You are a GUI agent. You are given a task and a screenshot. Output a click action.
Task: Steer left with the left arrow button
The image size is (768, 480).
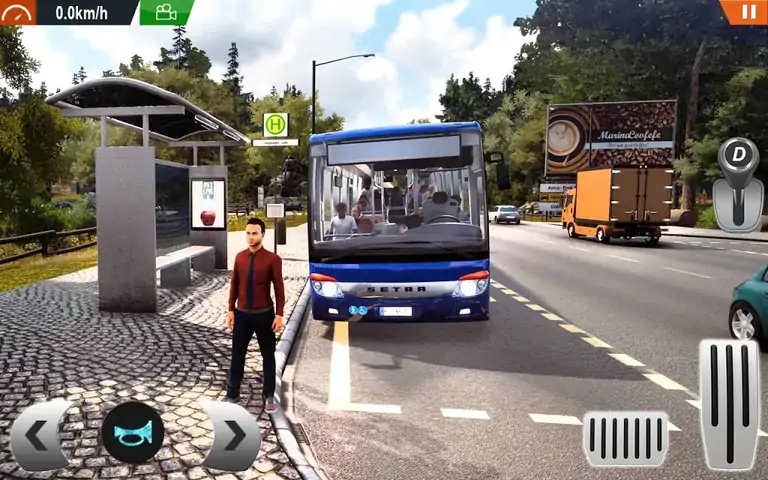[x=37, y=435]
